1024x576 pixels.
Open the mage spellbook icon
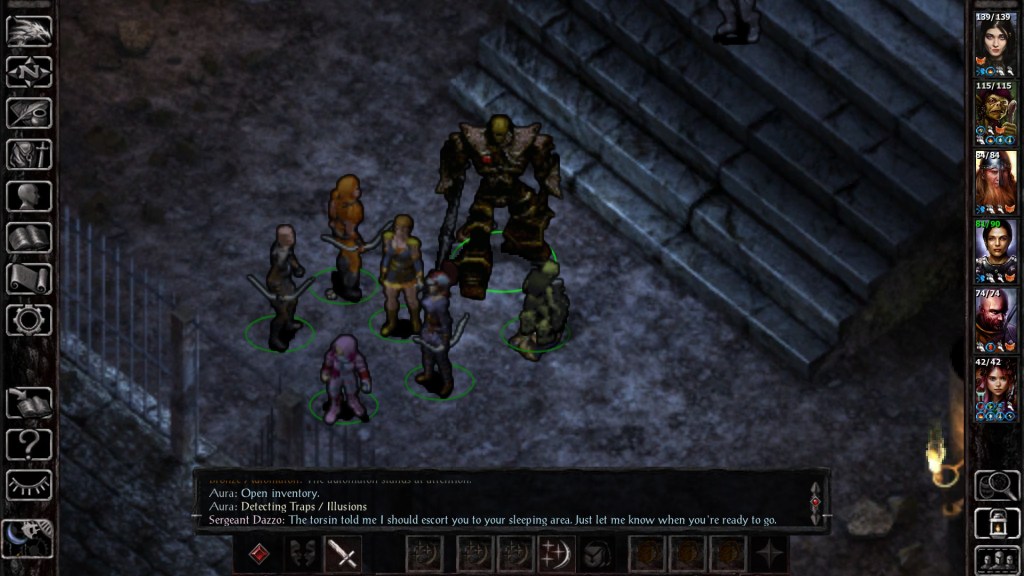(29, 238)
